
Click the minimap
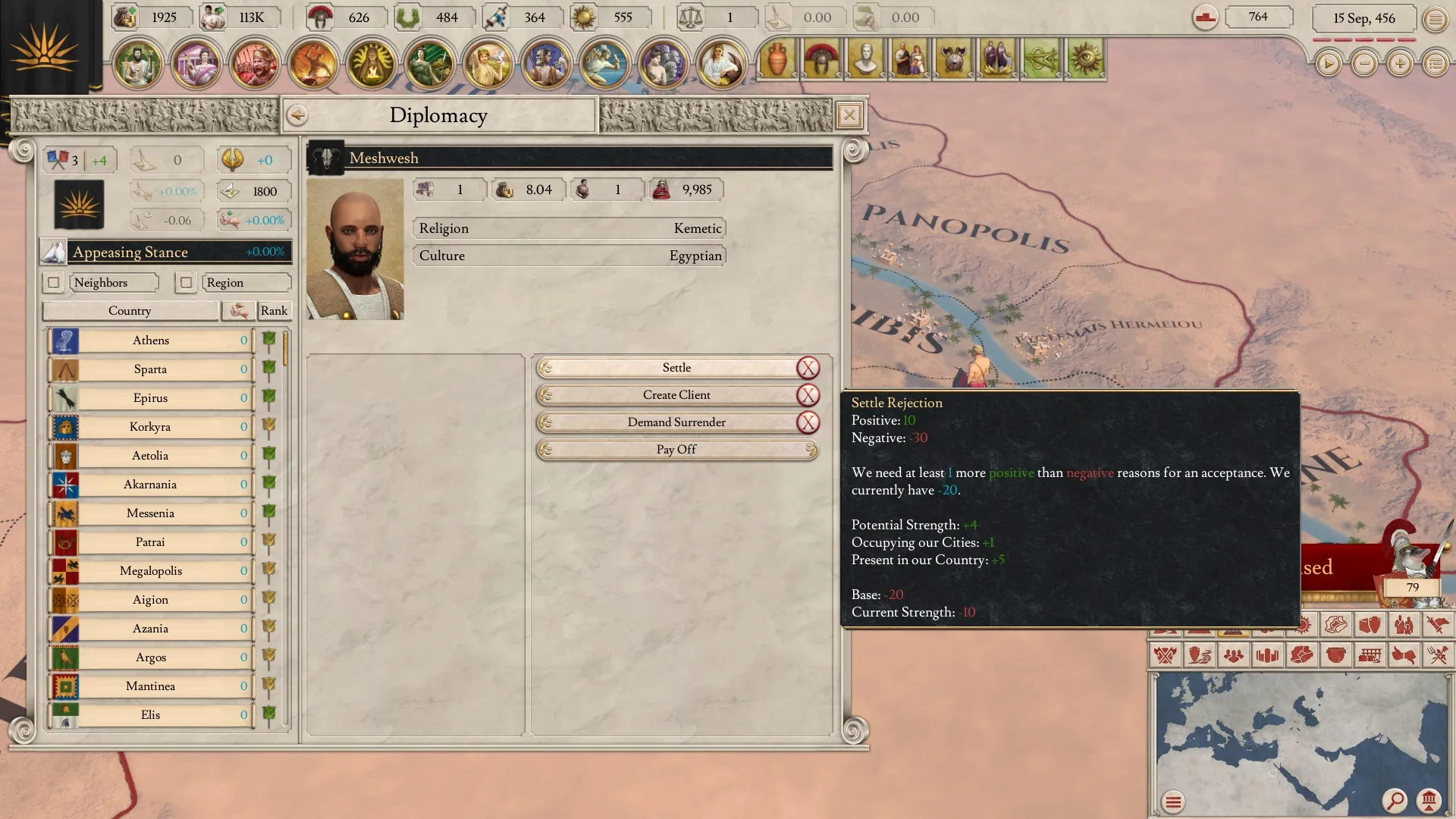(x=1289, y=736)
